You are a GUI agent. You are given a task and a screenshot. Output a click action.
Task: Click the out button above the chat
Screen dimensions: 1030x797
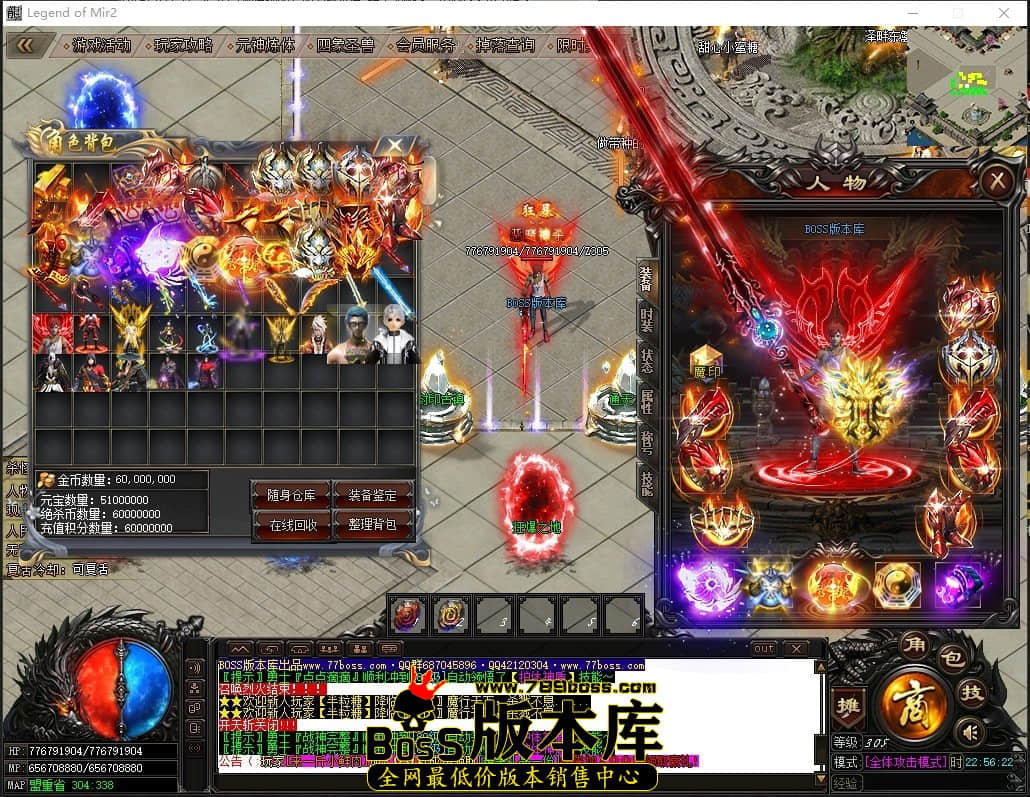pyautogui.click(x=764, y=648)
